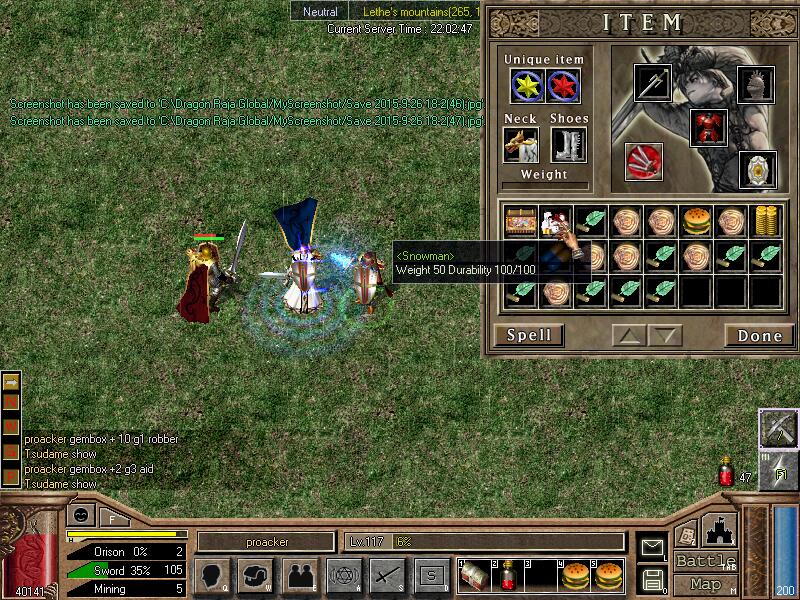Toggle Battle mode

tap(705, 561)
